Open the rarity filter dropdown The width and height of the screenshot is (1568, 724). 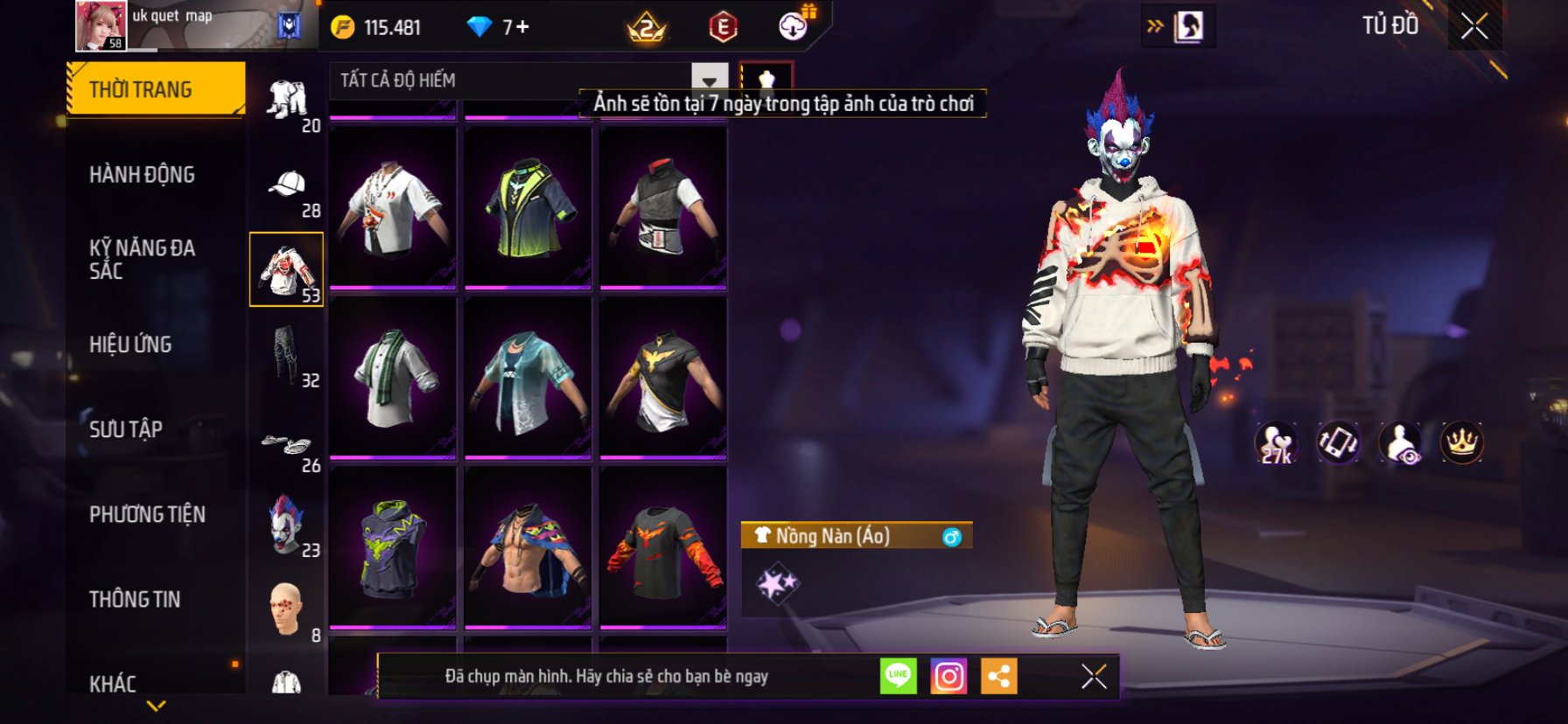click(709, 80)
